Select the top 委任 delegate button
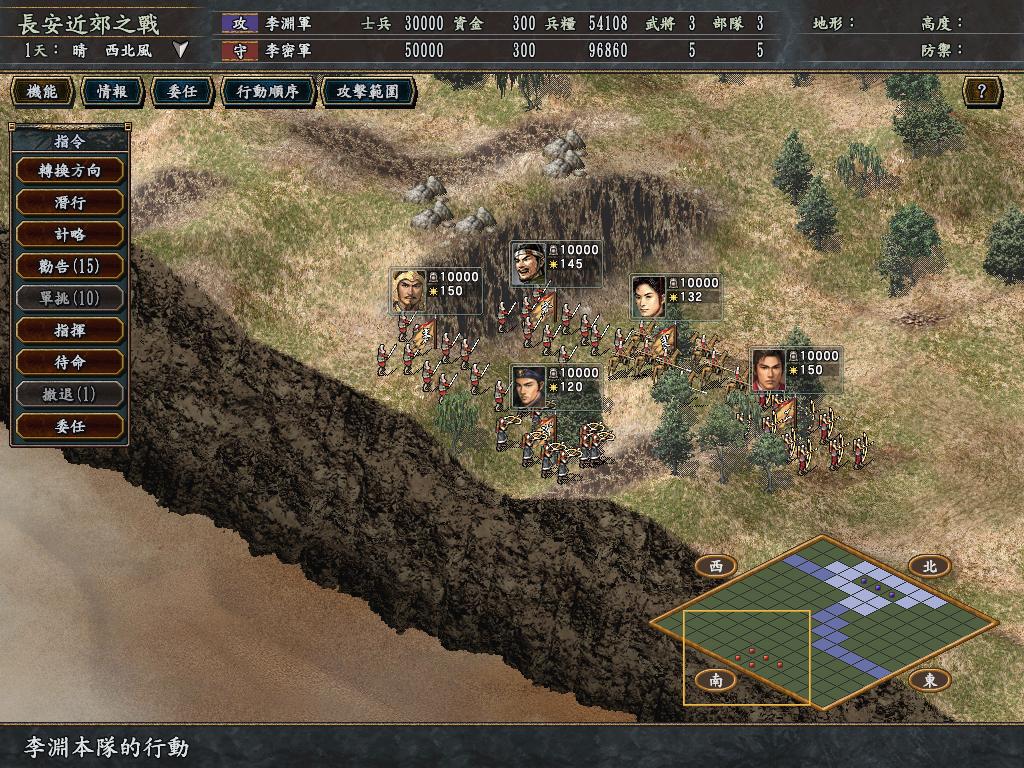 pos(181,92)
